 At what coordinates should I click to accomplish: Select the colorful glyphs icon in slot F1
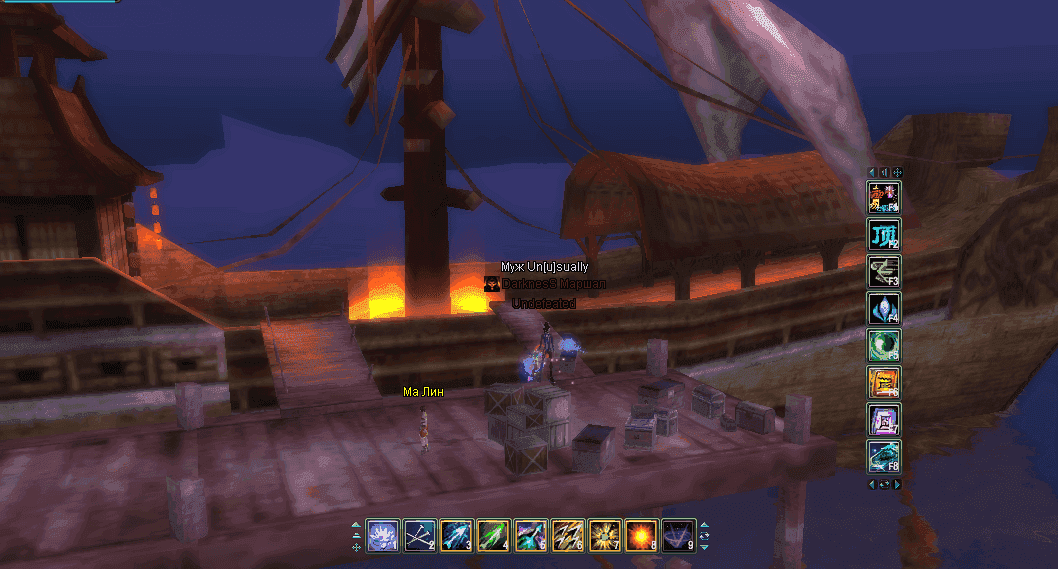point(884,197)
